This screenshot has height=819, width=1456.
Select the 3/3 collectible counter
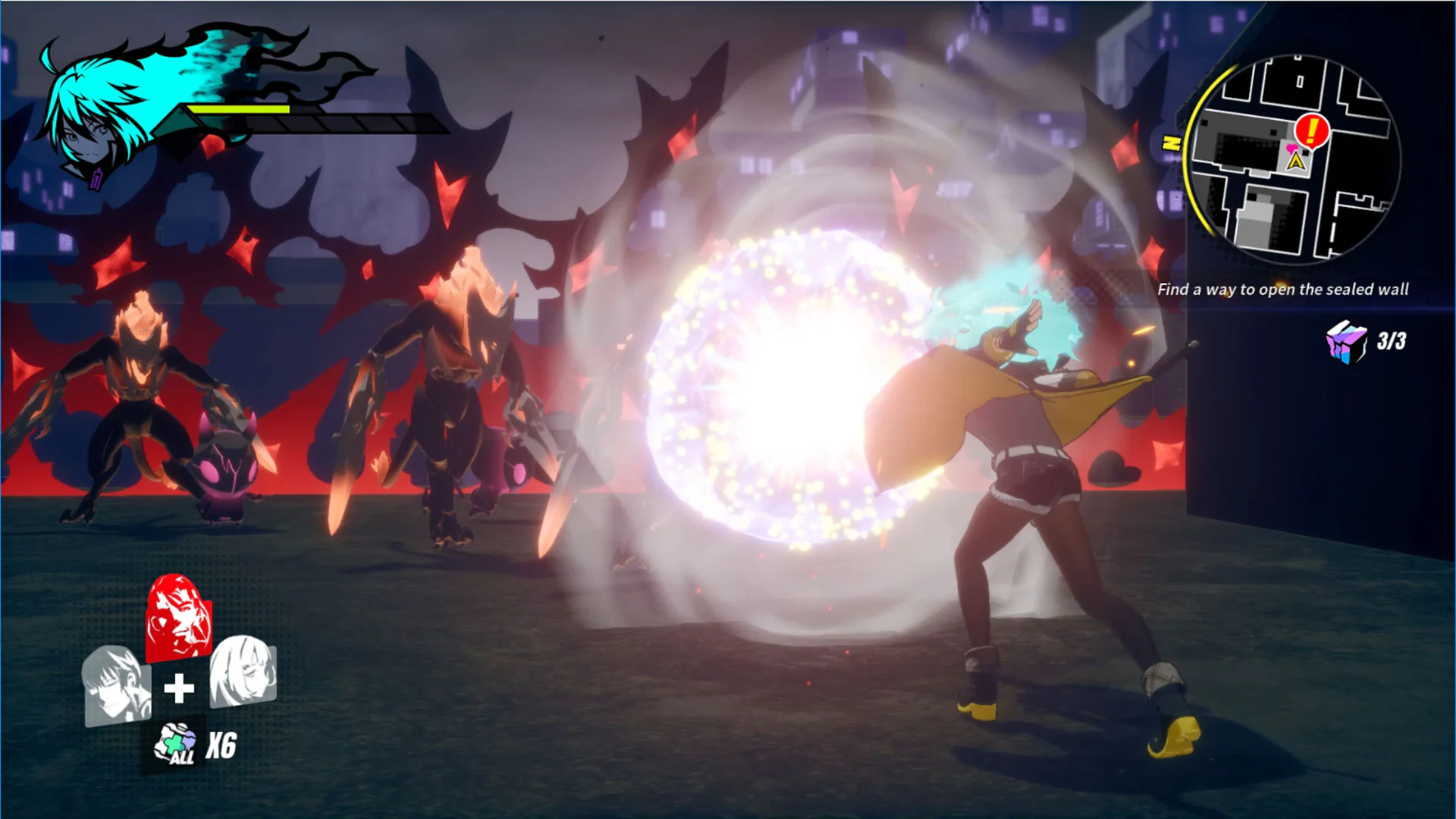[1392, 342]
